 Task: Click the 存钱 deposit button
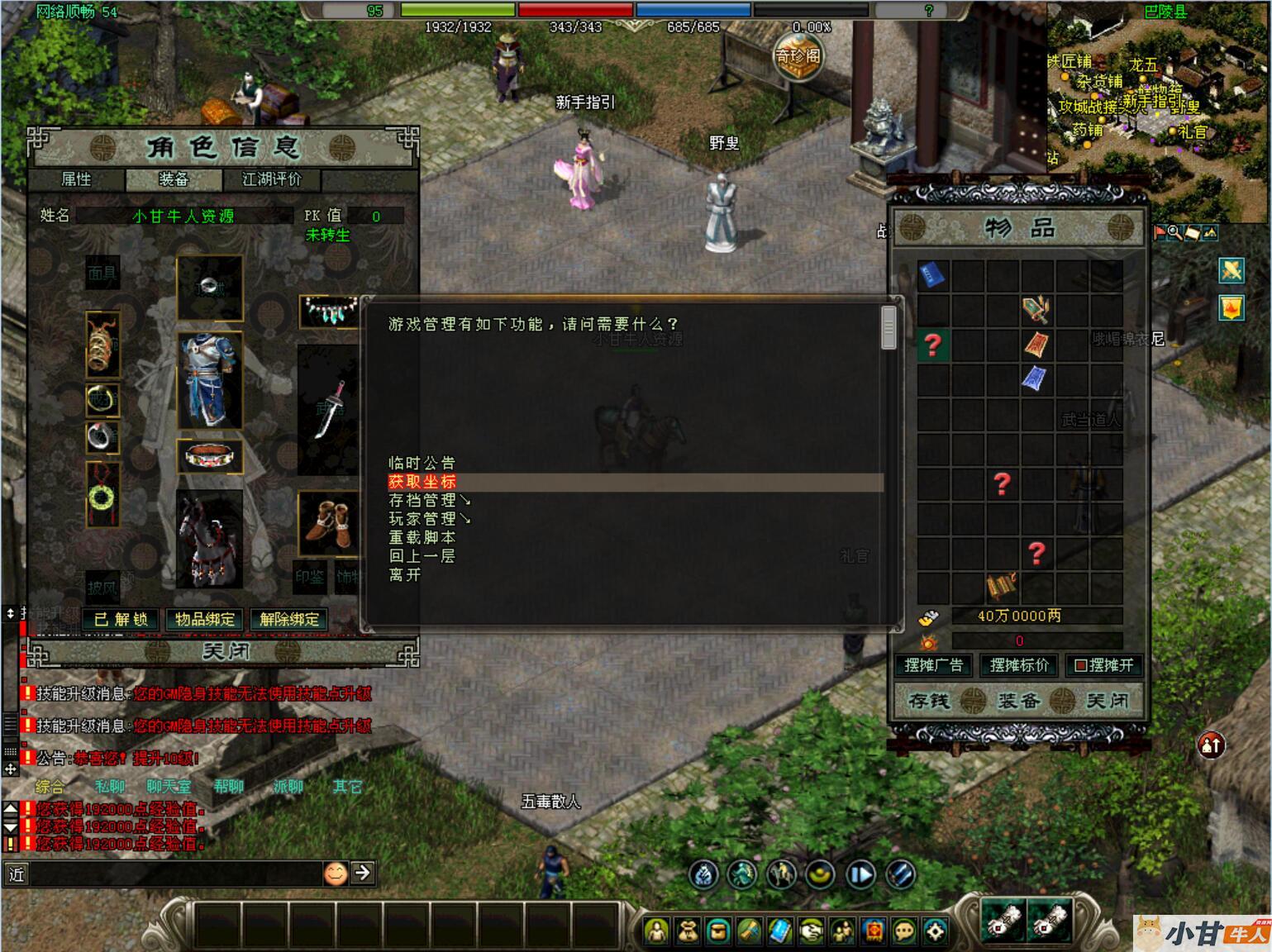pyautogui.click(x=930, y=701)
